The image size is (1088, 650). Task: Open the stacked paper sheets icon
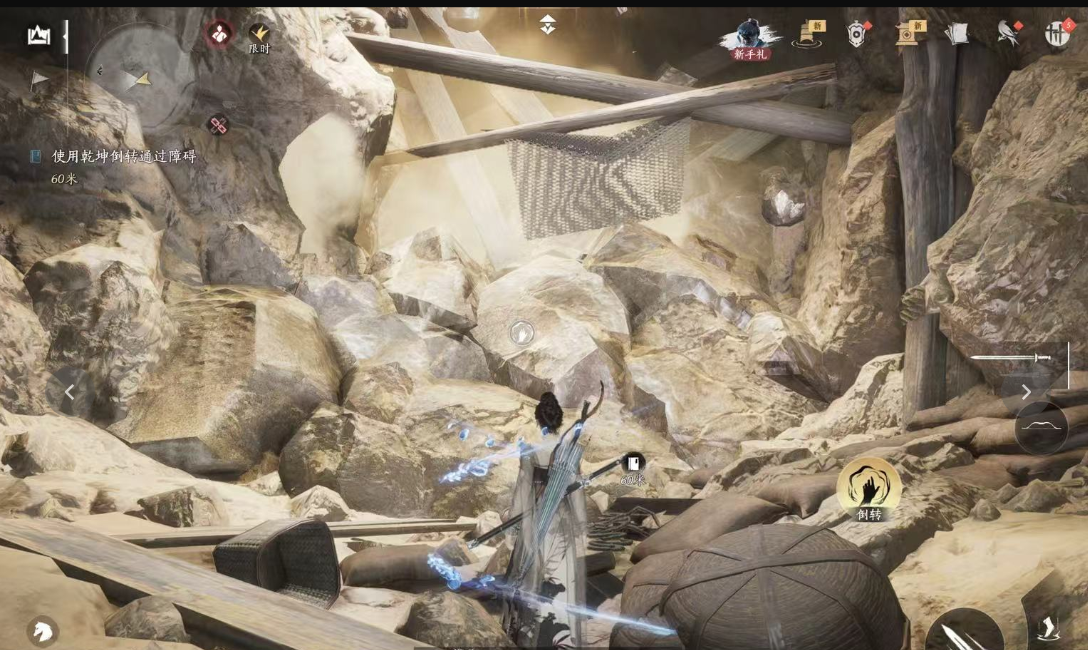(x=957, y=34)
